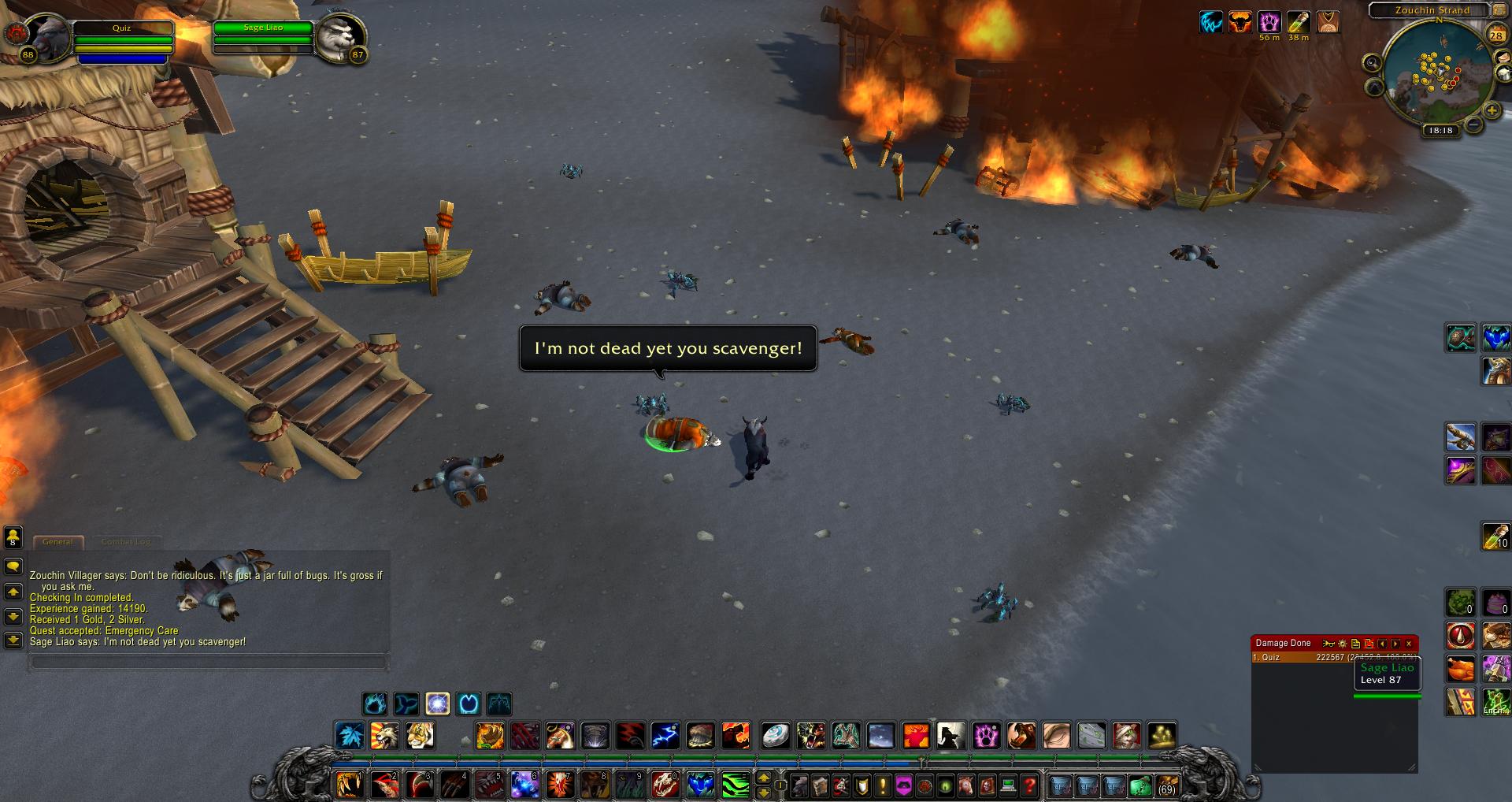The image size is (1512, 802).
Task: Switch to the Combat Log chat tab
Action: tap(126, 542)
